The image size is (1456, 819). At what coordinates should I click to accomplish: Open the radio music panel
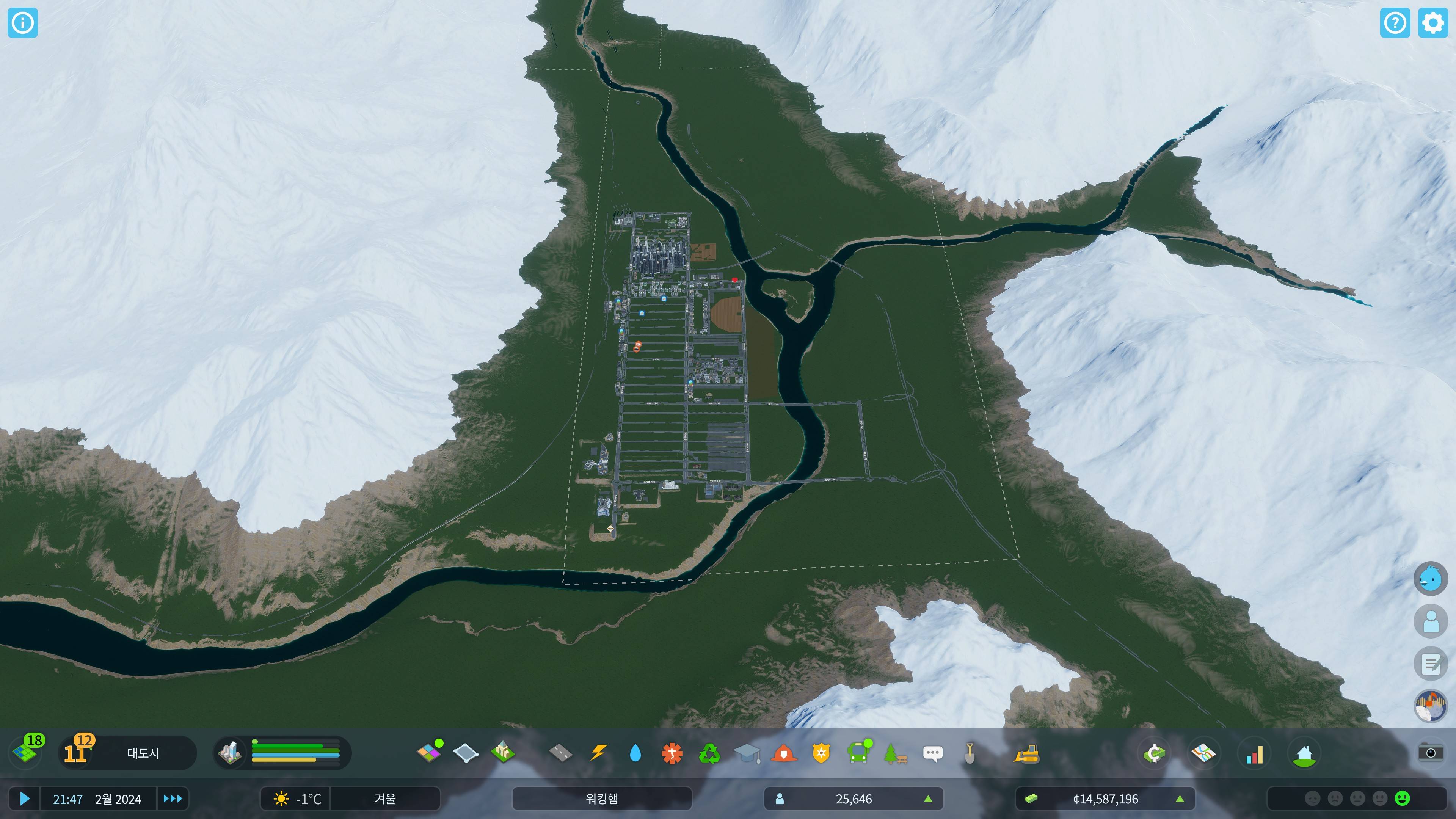[1430, 706]
